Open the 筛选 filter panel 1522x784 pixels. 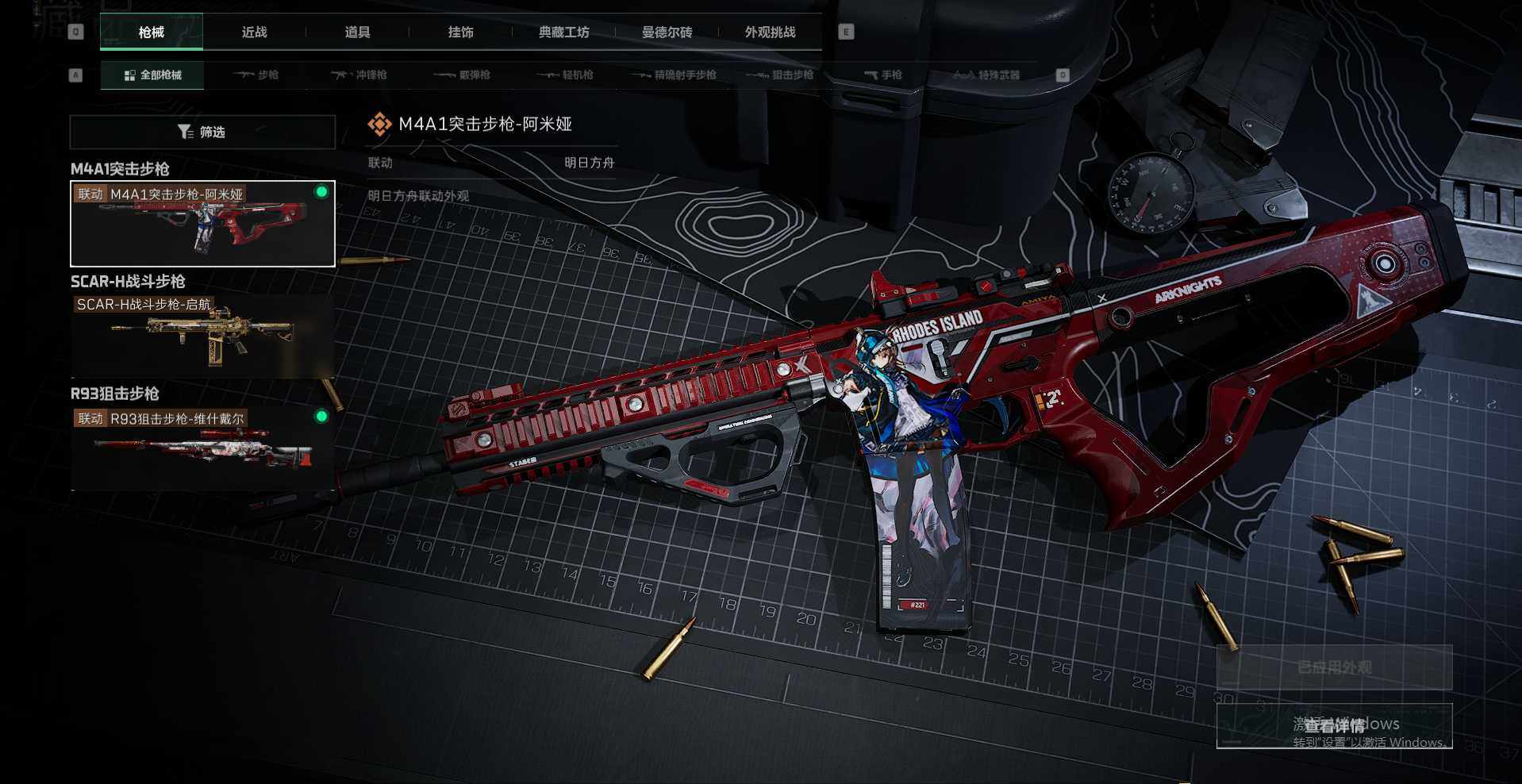coord(202,132)
